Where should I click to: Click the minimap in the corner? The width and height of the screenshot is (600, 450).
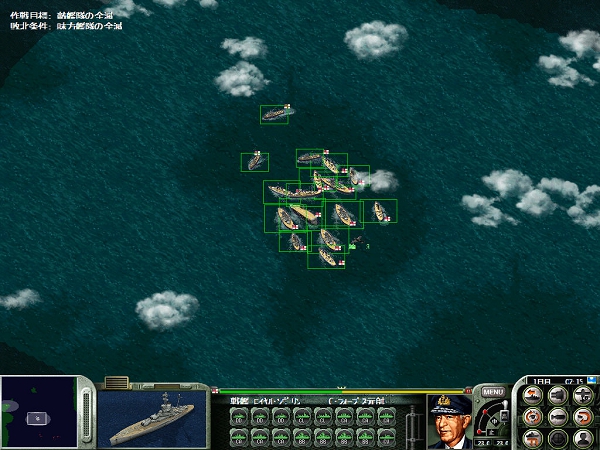coord(38,412)
